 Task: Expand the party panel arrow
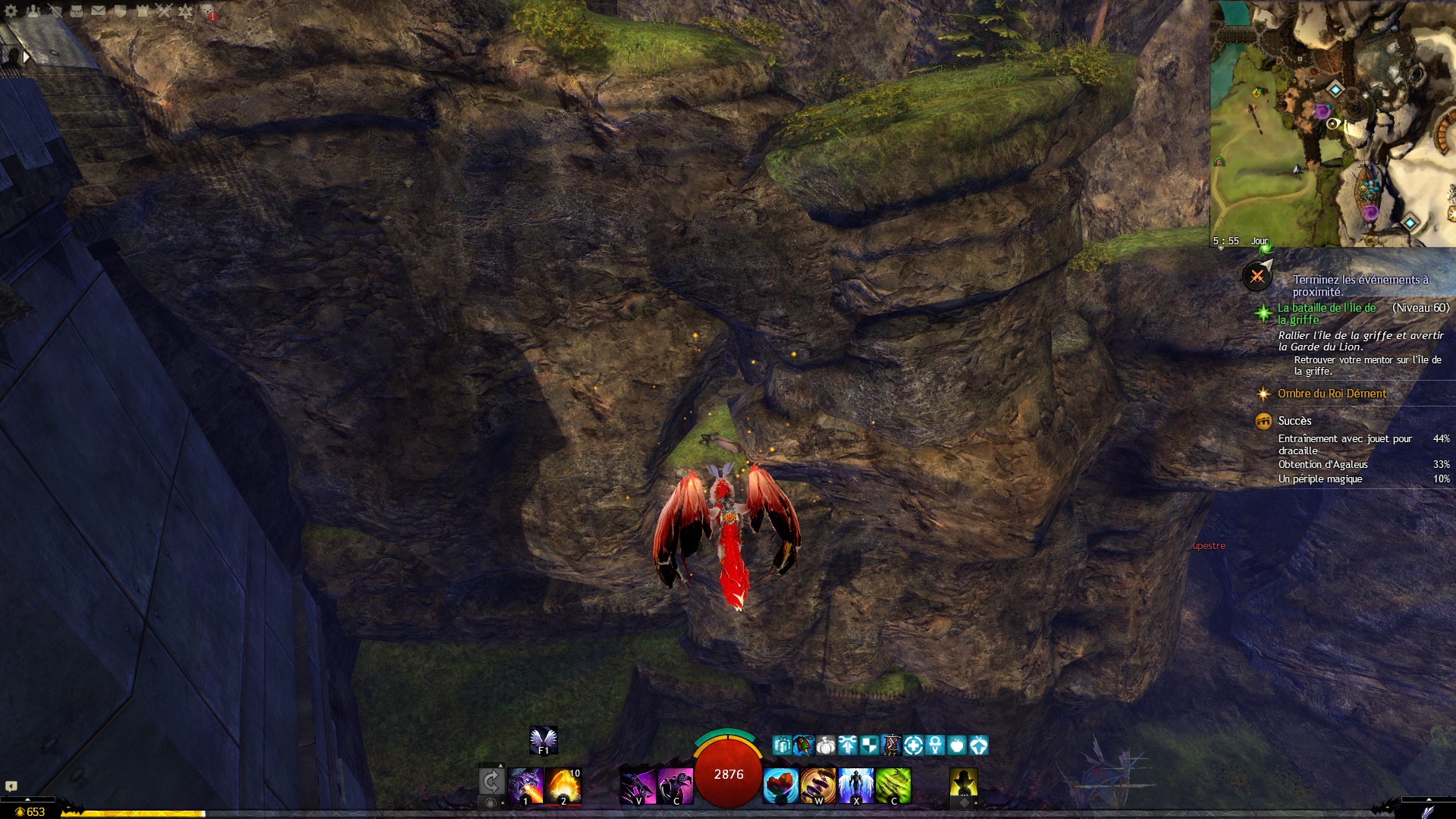(x=27, y=56)
